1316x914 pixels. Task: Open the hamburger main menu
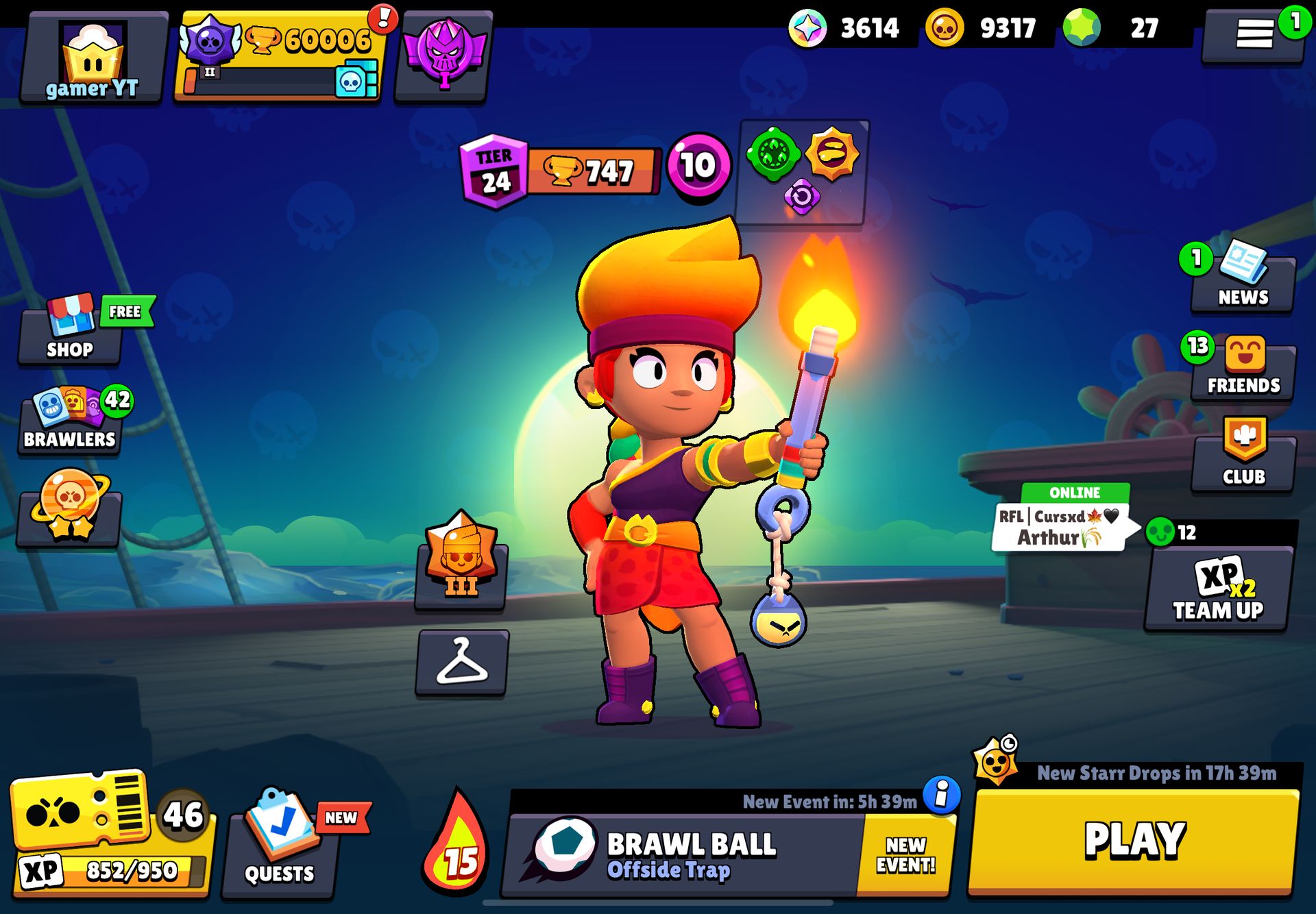[1254, 34]
